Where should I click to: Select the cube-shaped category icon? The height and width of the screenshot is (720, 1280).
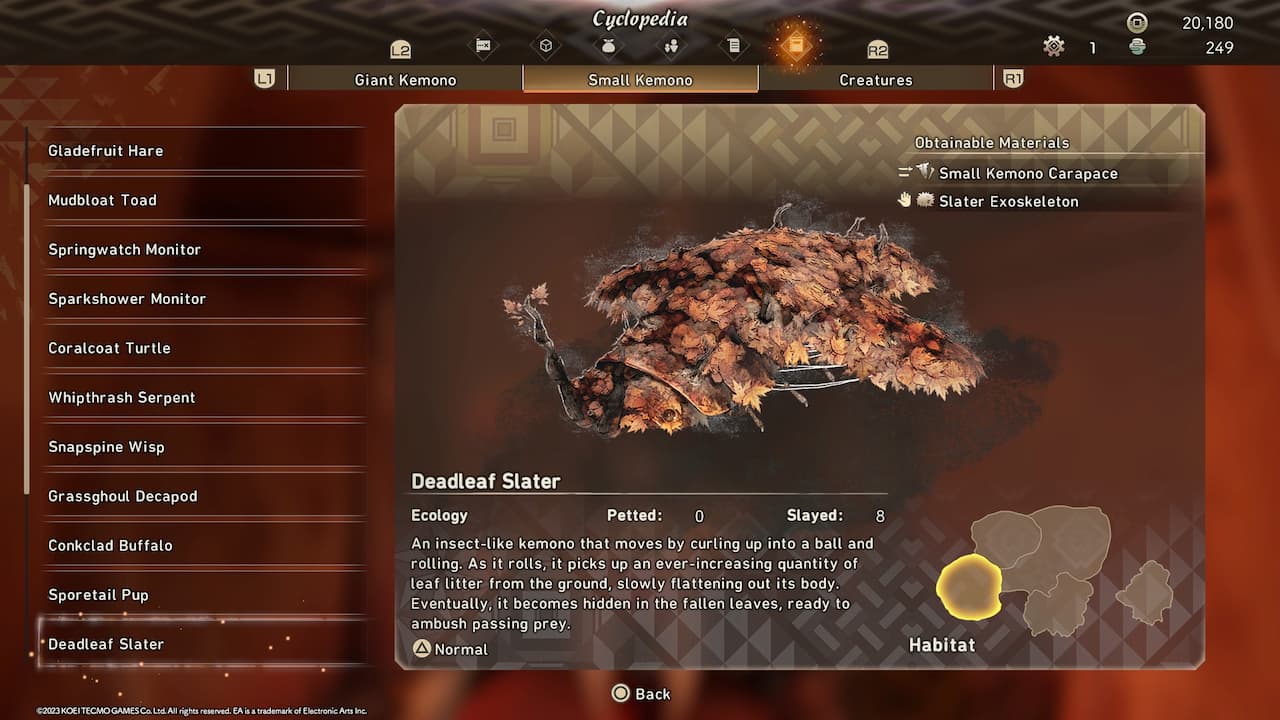pos(547,45)
